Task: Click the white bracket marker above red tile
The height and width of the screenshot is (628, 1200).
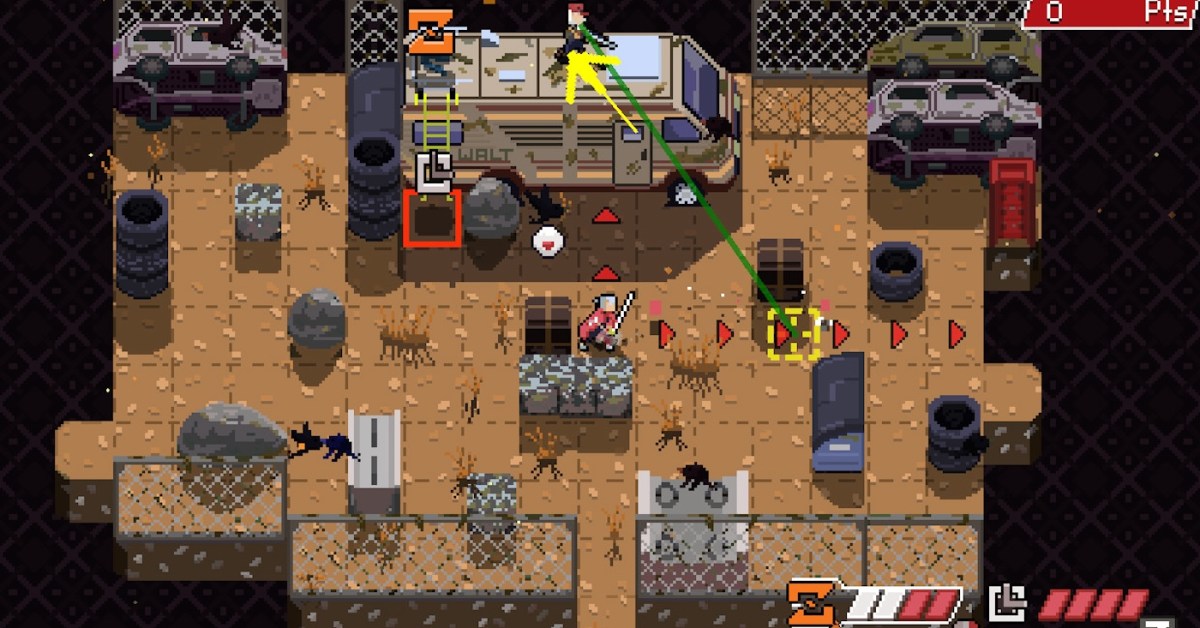Action: point(436,170)
